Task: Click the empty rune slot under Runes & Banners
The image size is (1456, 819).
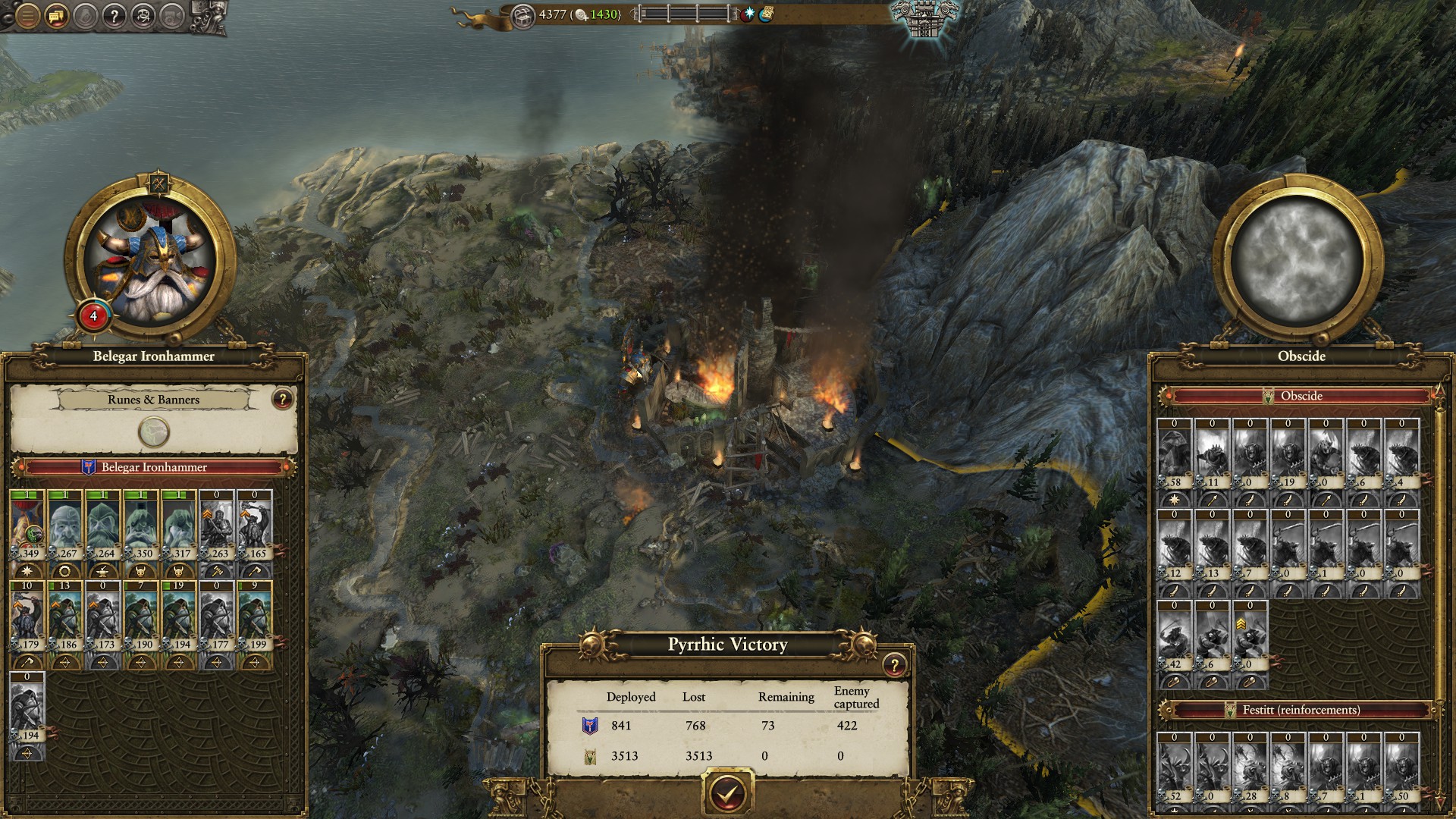Action: (x=154, y=432)
